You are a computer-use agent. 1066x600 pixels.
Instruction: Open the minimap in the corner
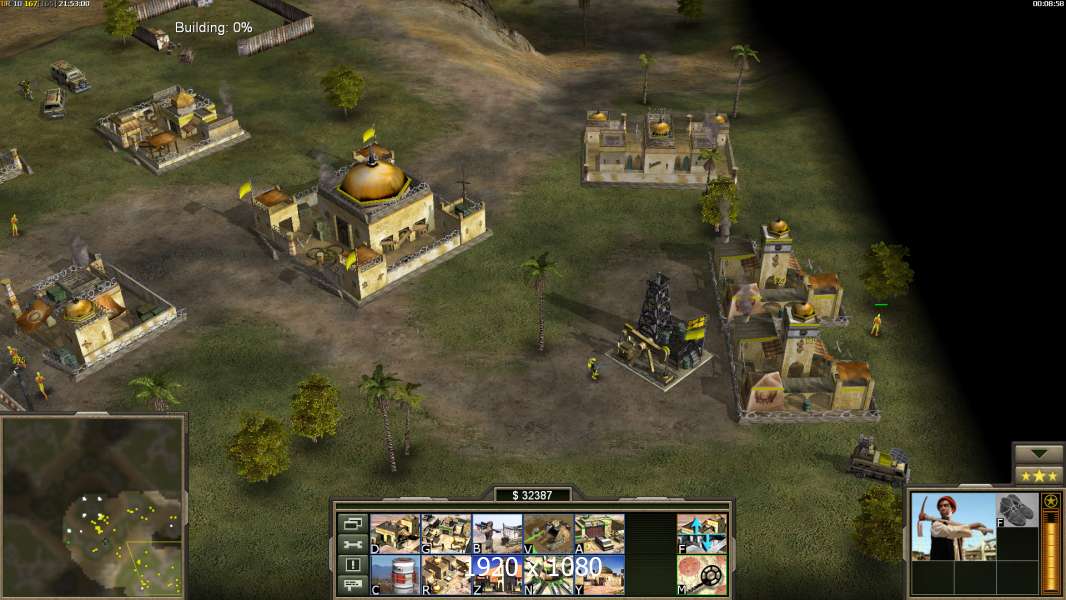92,506
